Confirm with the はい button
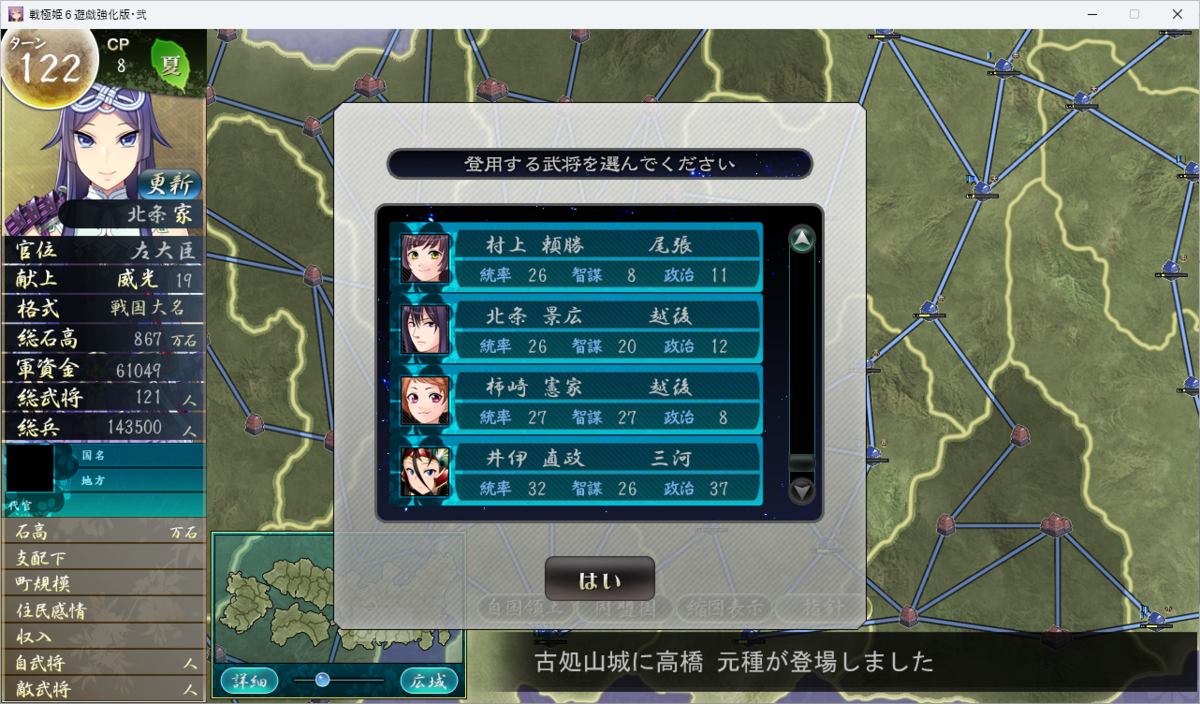 point(599,580)
